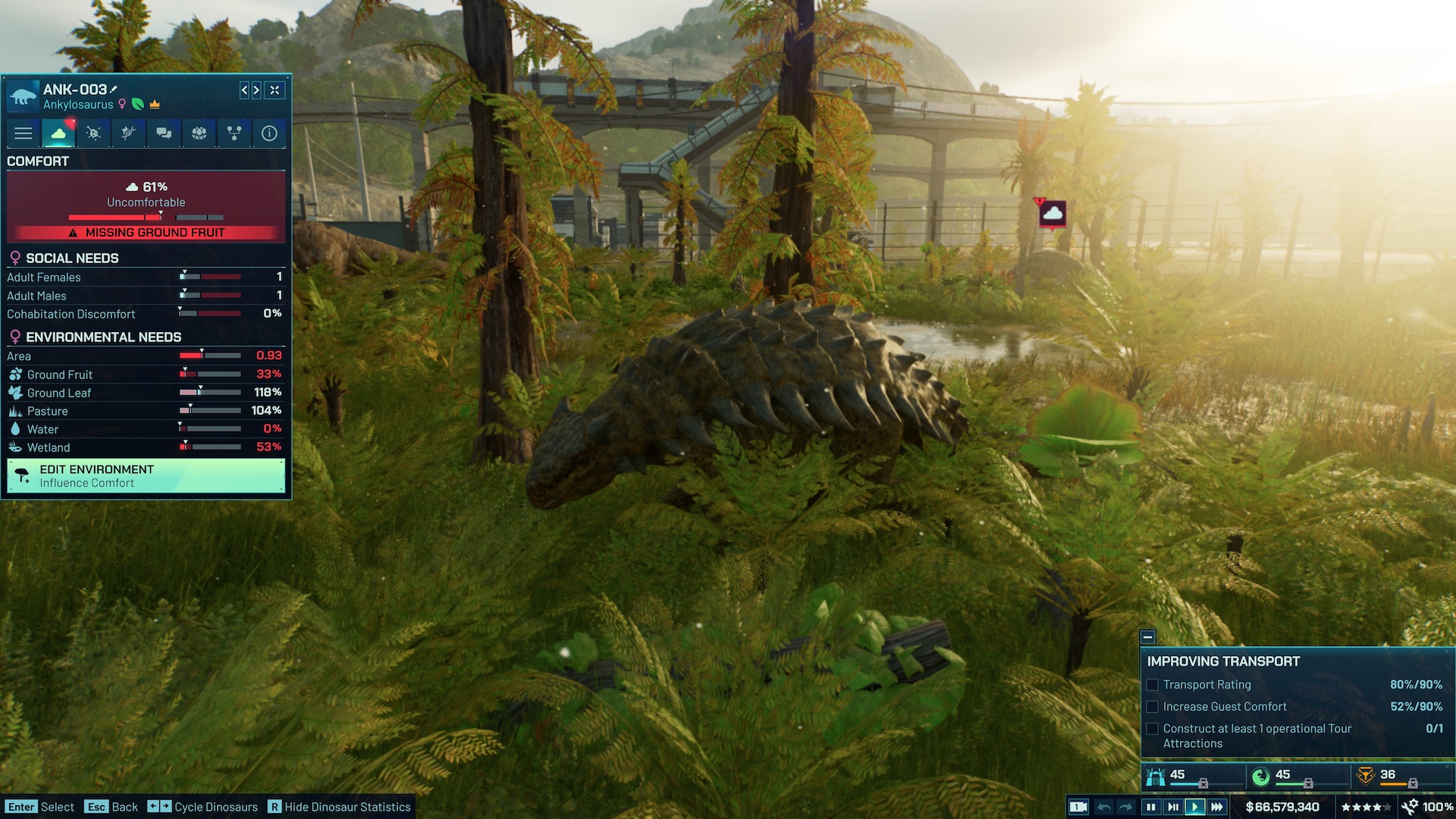The height and width of the screenshot is (819, 1456).
Task: Rename ANK-003 using the pencil edit button
Action: tap(114, 89)
